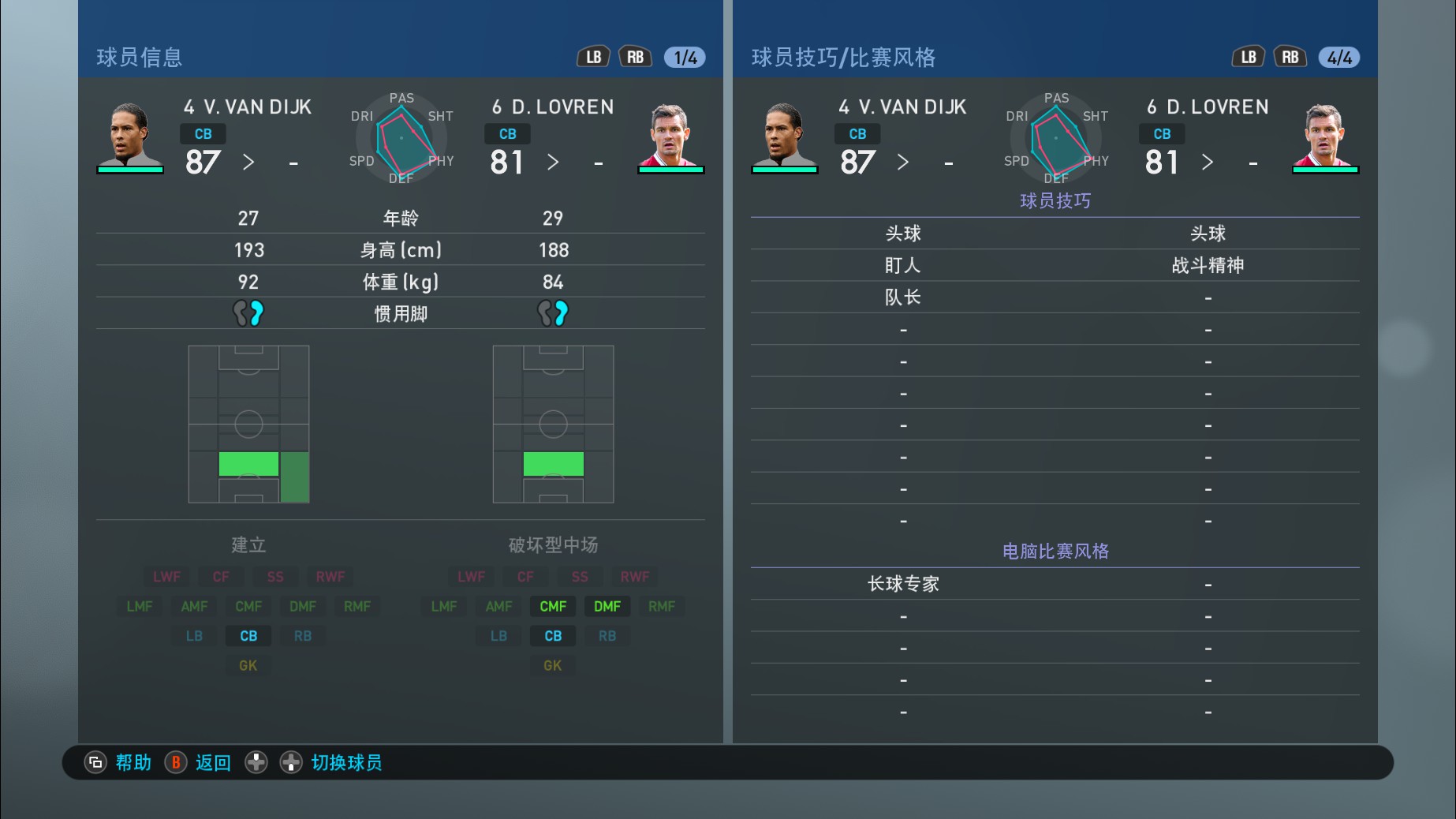
Task: Expand Van Dijk's rating arrow on info panel
Action: (x=249, y=163)
